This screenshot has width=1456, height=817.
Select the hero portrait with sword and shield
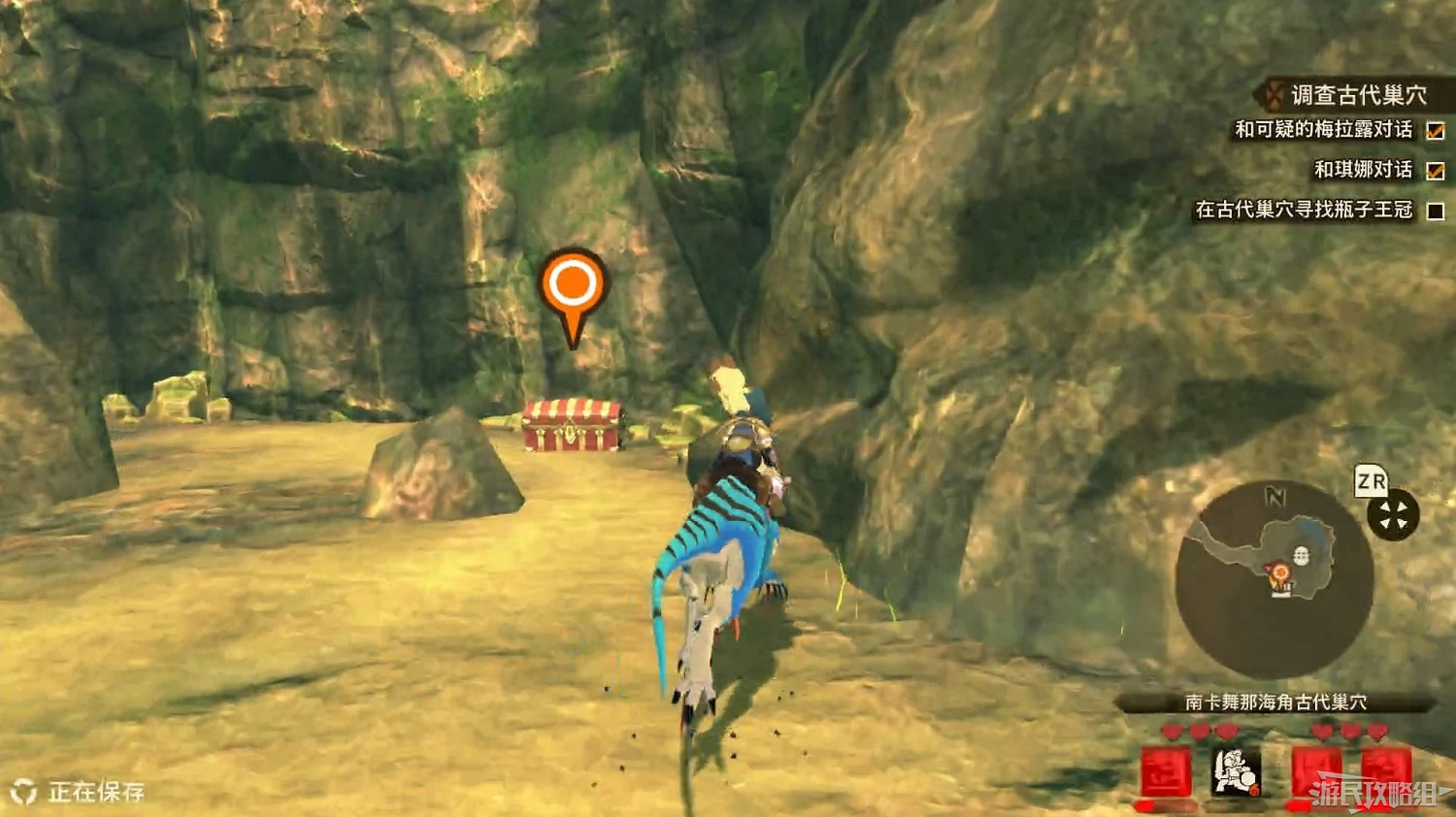[x=1234, y=772]
